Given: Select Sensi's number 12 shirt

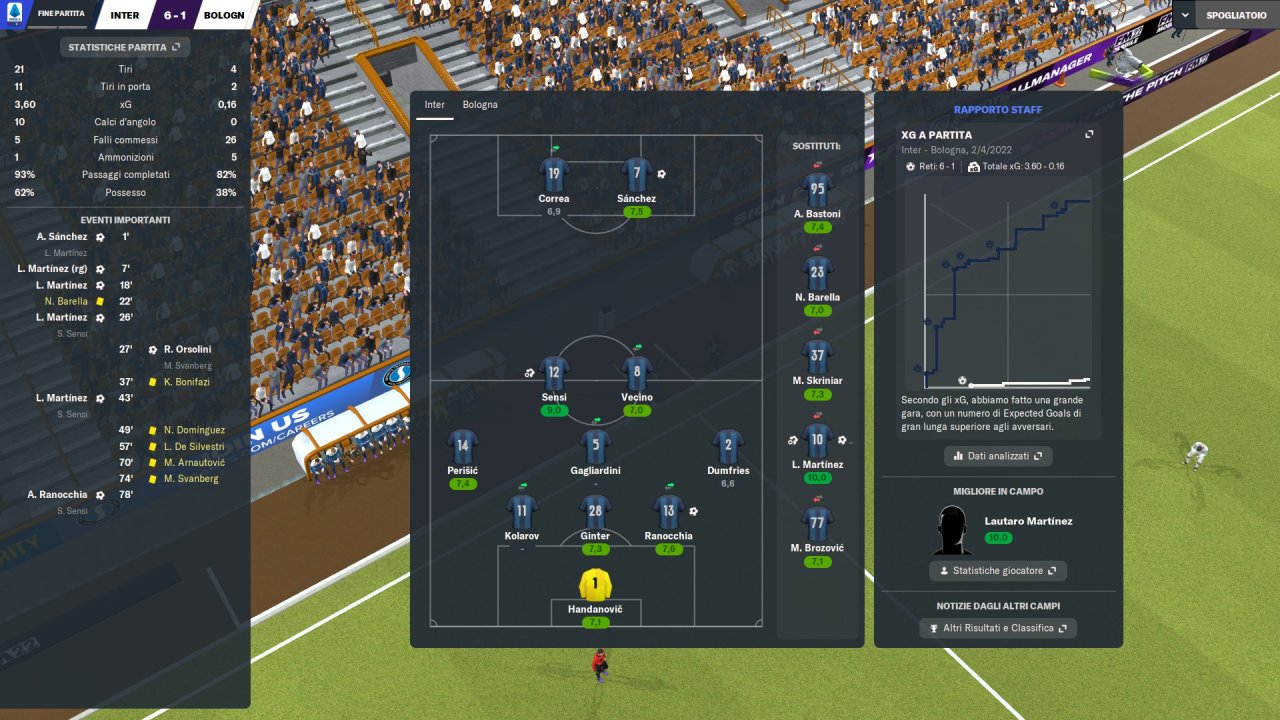Looking at the screenshot, I should pyautogui.click(x=554, y=373).
